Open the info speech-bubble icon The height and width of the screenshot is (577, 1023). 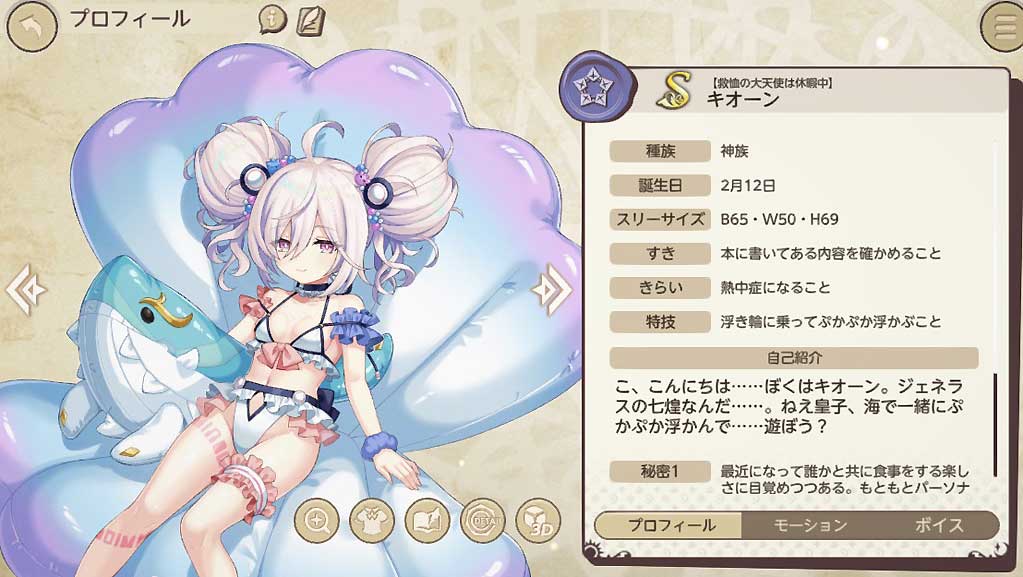(273, 19)
